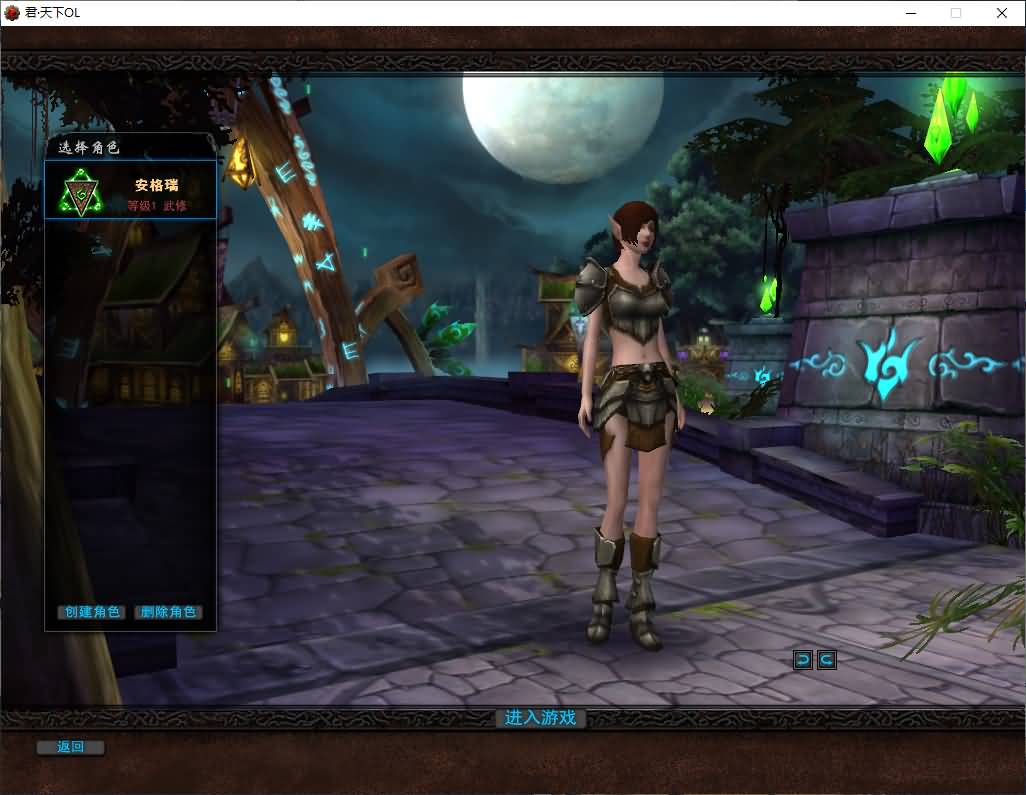
Task: Click the 创建角色 (create character) button
Action: point(92,612)
